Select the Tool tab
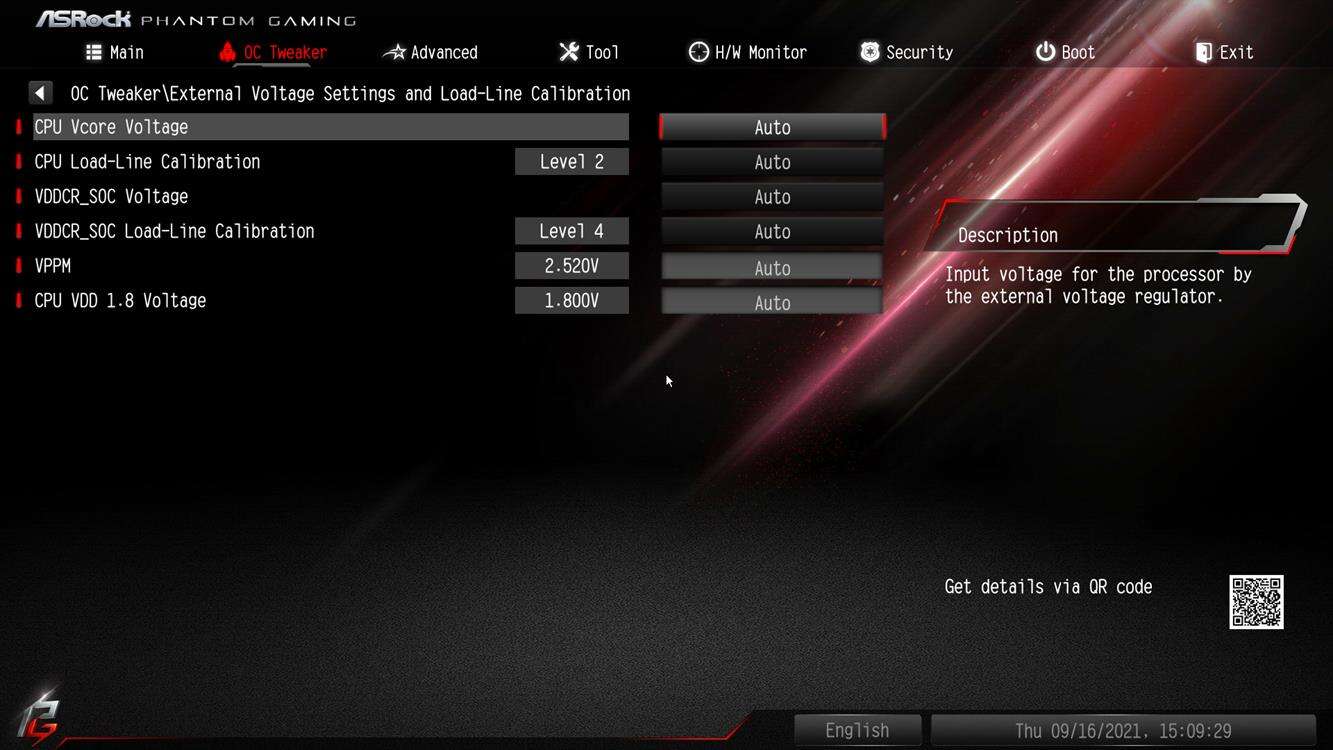This screenshot has width=1333, height=750. (589, 52)
